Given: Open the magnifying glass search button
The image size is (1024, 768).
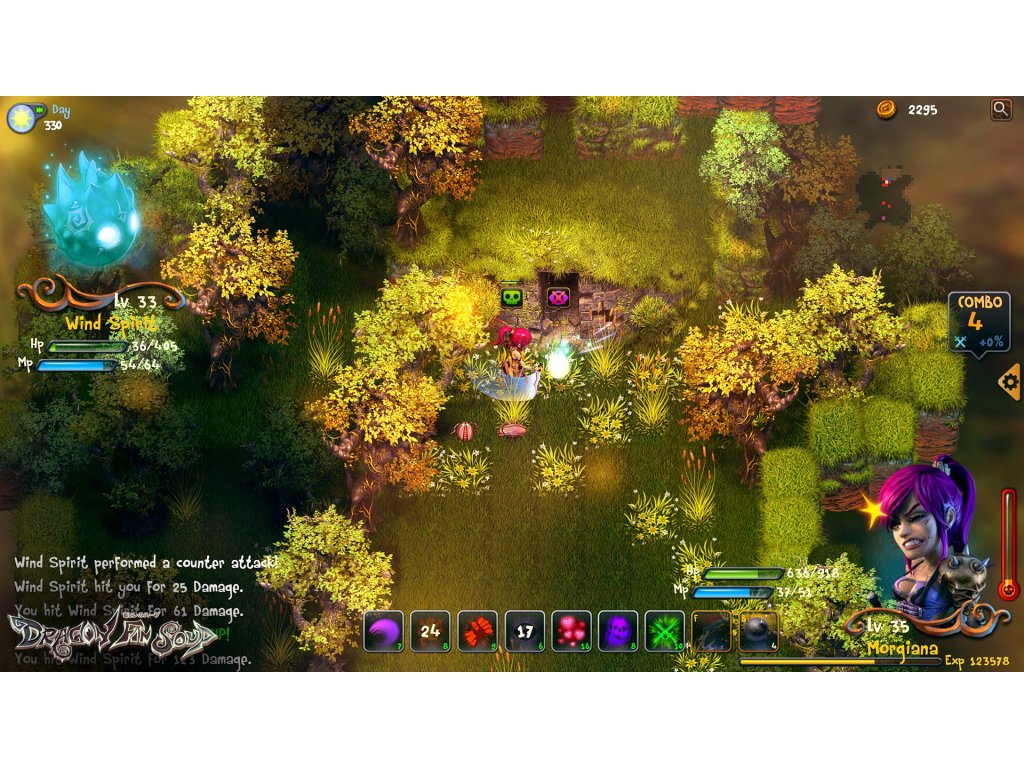Looking at the screenshot, I should click(1000, 109).
